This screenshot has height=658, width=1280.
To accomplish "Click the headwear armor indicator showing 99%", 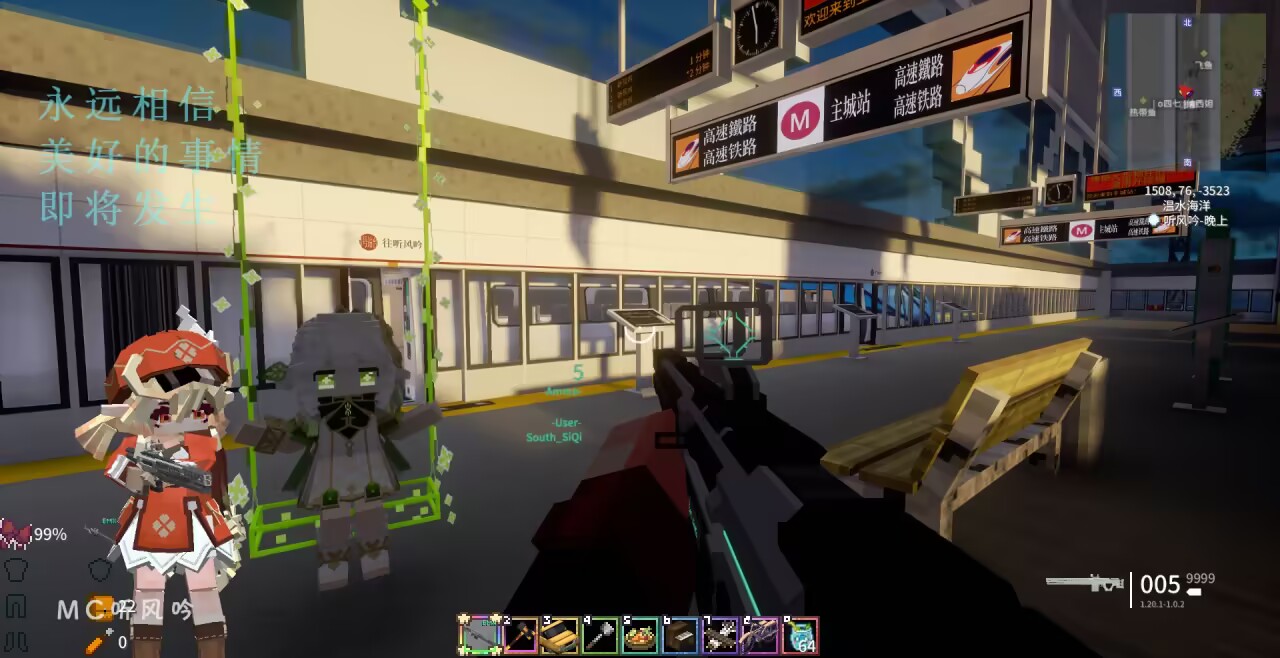I will coord(16,534).
